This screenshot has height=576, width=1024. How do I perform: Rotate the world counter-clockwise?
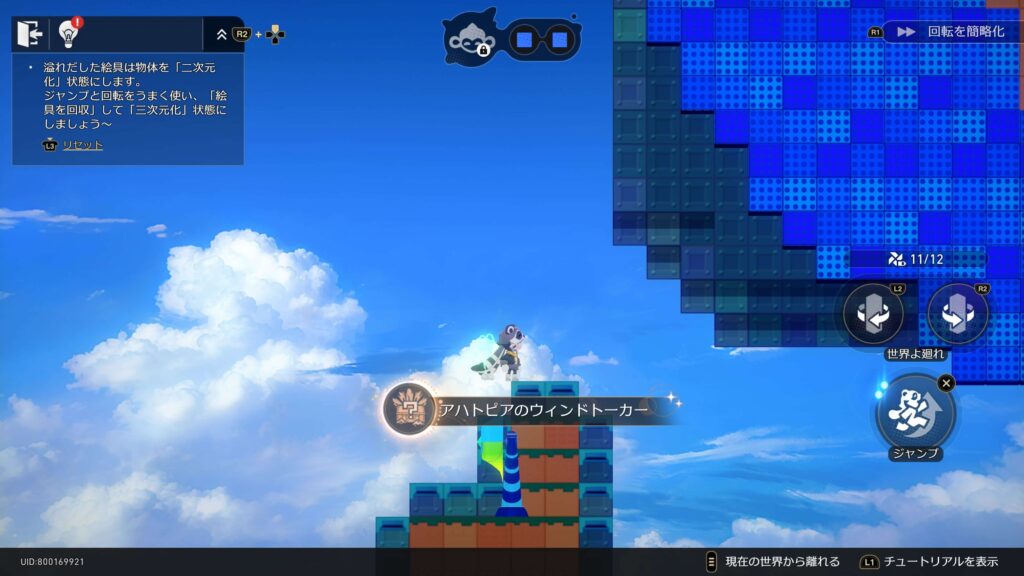[x=873, y=315]
